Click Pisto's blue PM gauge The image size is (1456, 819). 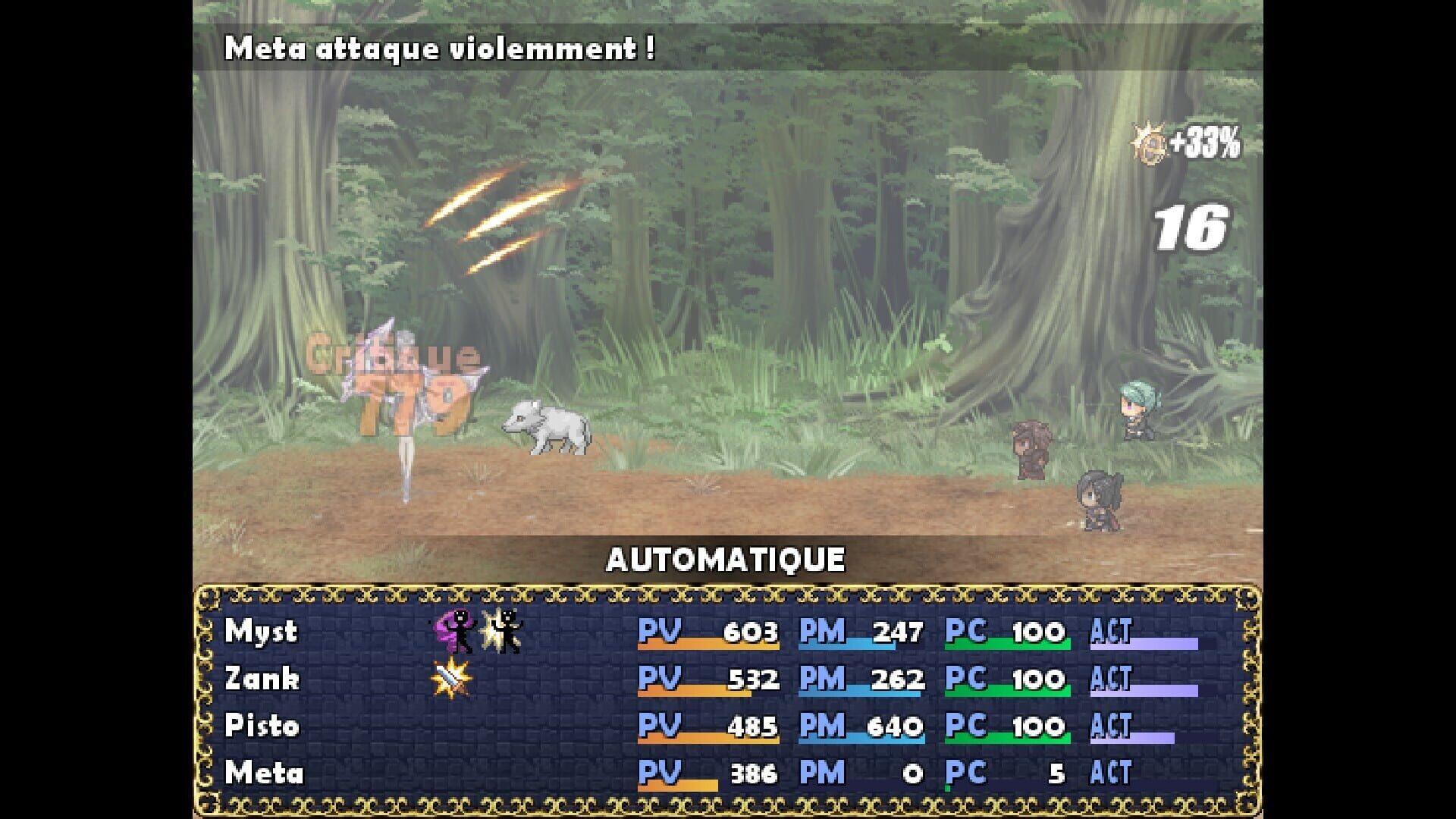[872, 739]
